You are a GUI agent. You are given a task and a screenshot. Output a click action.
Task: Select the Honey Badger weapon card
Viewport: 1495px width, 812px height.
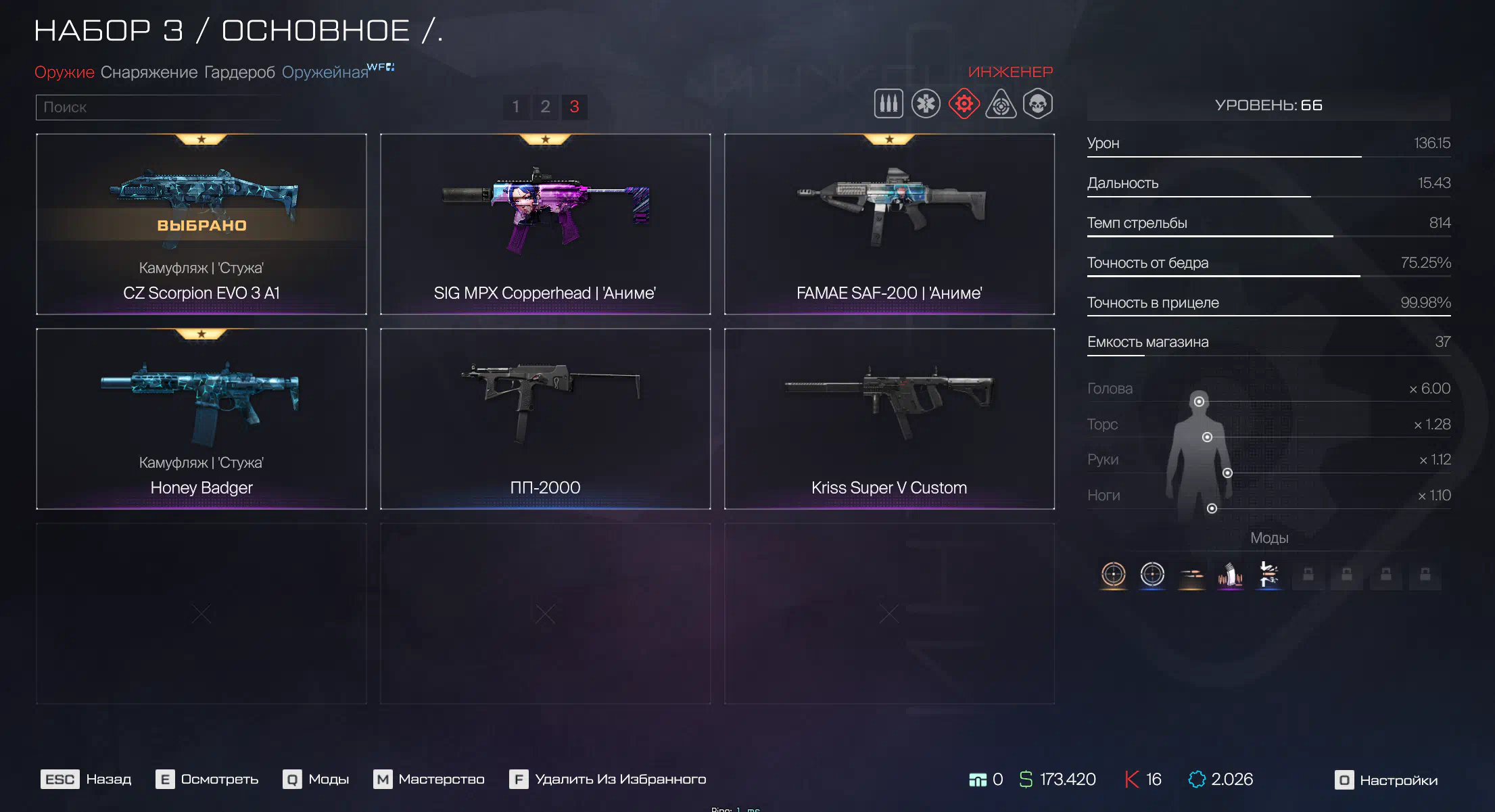coord(201,419)
